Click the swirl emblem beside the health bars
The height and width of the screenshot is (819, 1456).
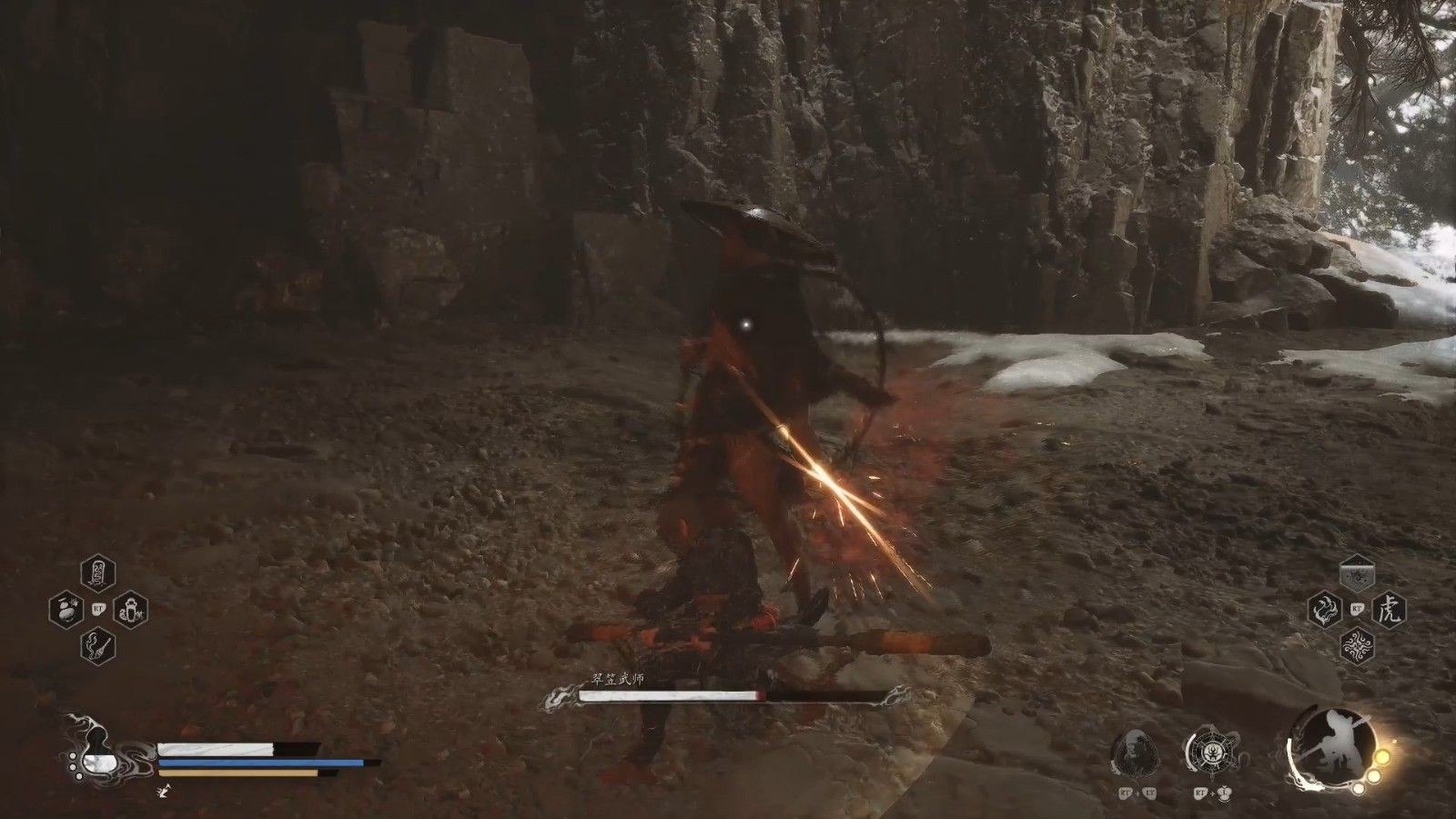point(98,753)
